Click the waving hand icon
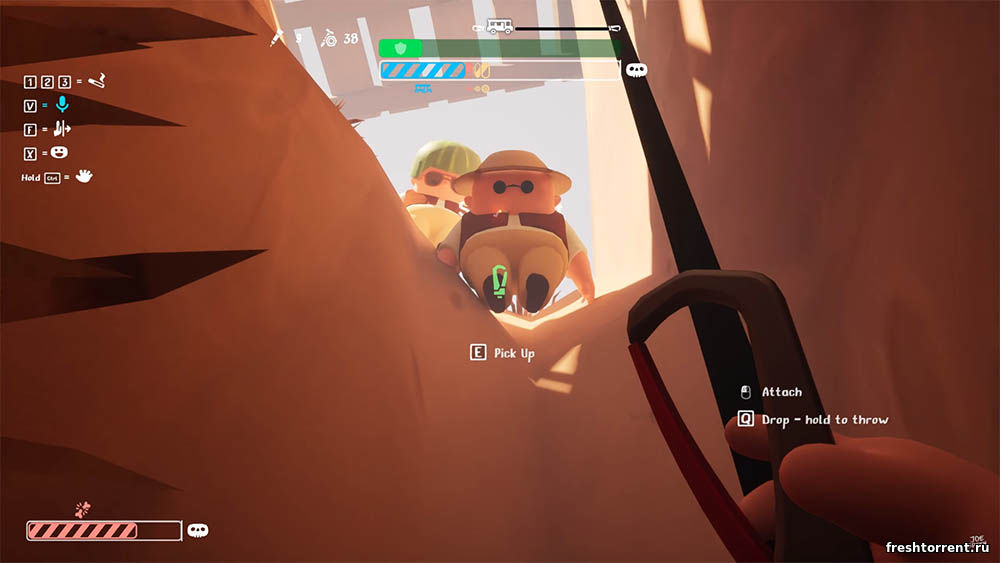The height and width of the screenshot is (563, 1000). tap(84, 176)
